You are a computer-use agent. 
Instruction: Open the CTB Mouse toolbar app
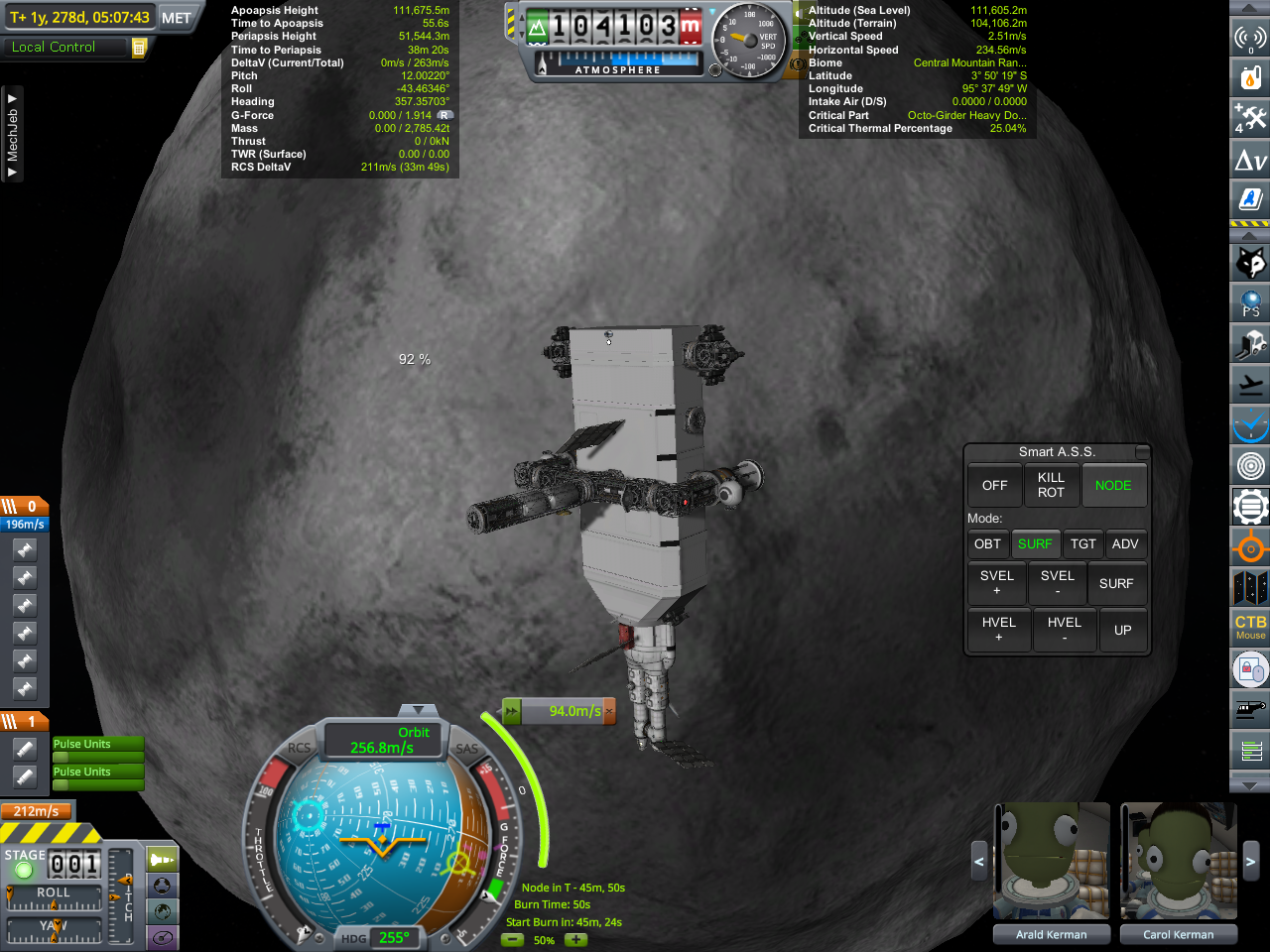coord(1250,627)
